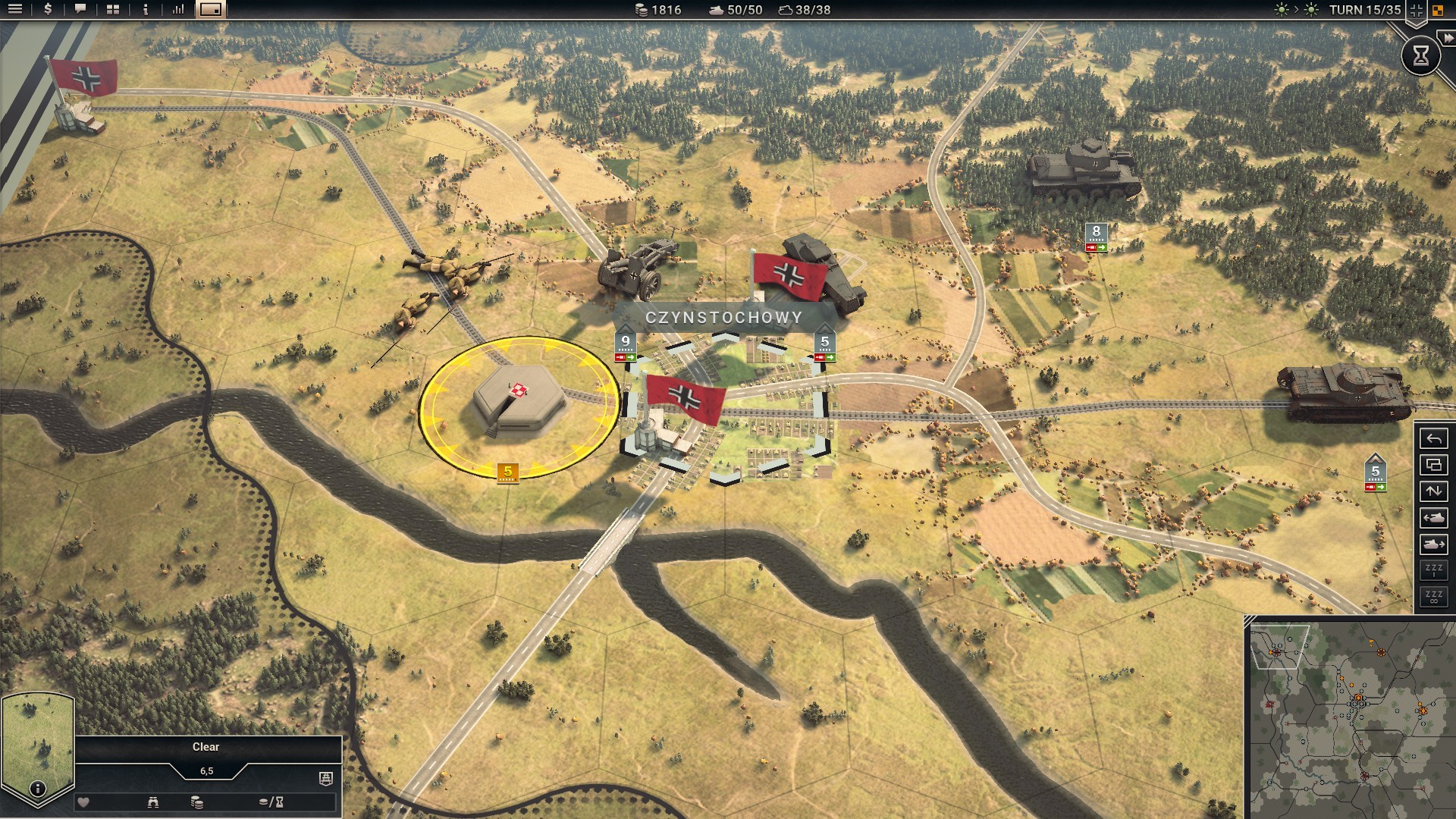Image resolution: width=1456 pixels, height=819 pixels.
Task: Select next unit with right-arrow tank button
Action: [x=1433, y=544]
